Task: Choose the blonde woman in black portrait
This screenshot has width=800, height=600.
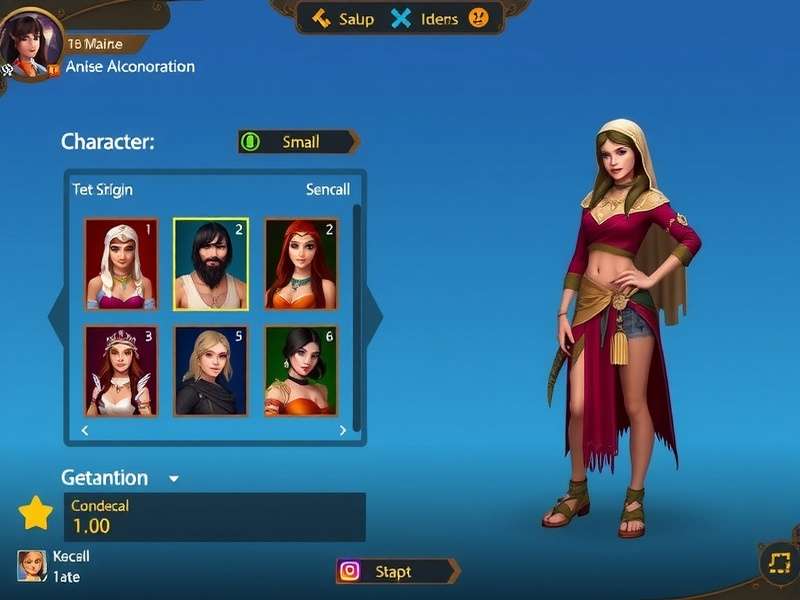Action: pyautogui.click(x=210, y=370)
